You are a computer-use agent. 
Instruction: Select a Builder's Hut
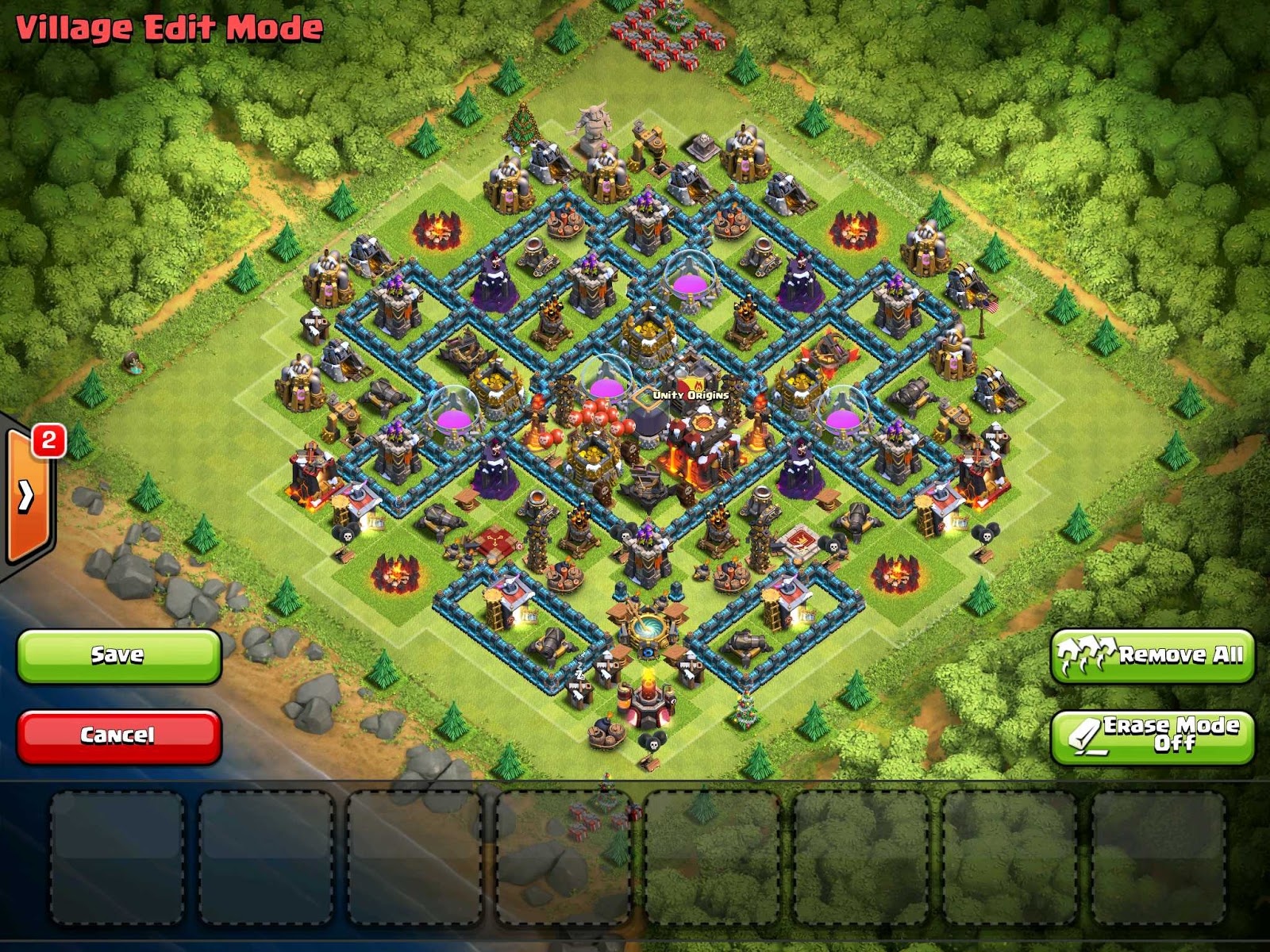click(x=315, y=325)
